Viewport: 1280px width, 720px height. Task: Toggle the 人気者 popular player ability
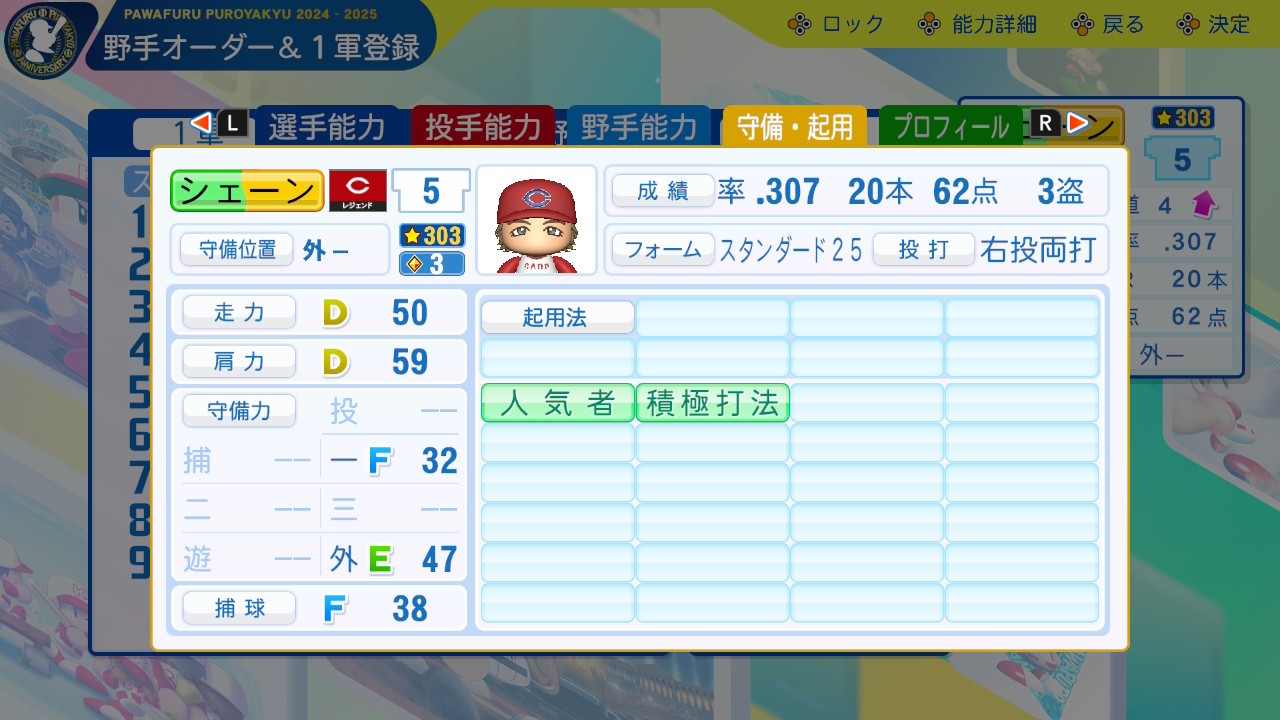(556, 403)
